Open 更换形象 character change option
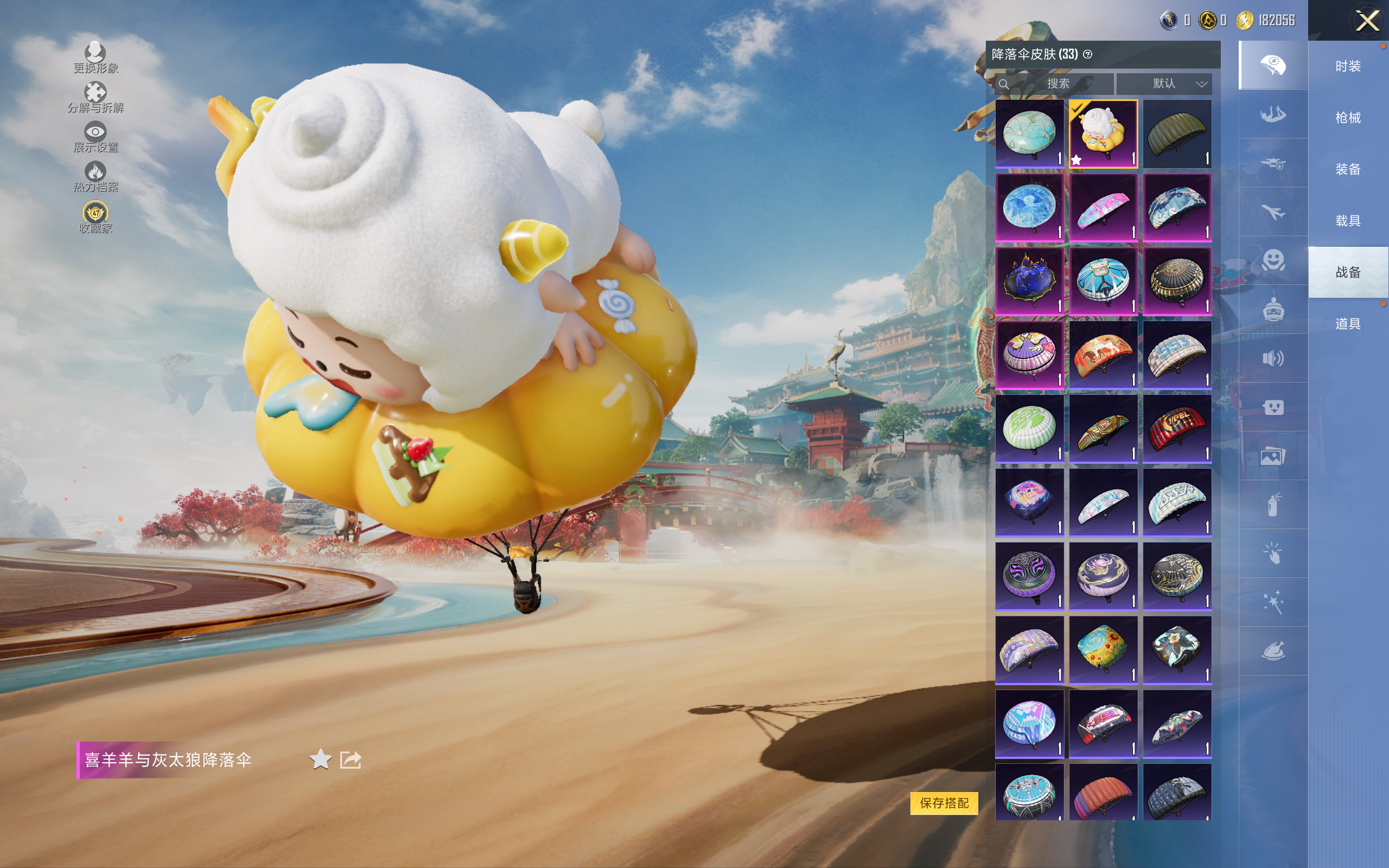 click(x=95, y=58)
